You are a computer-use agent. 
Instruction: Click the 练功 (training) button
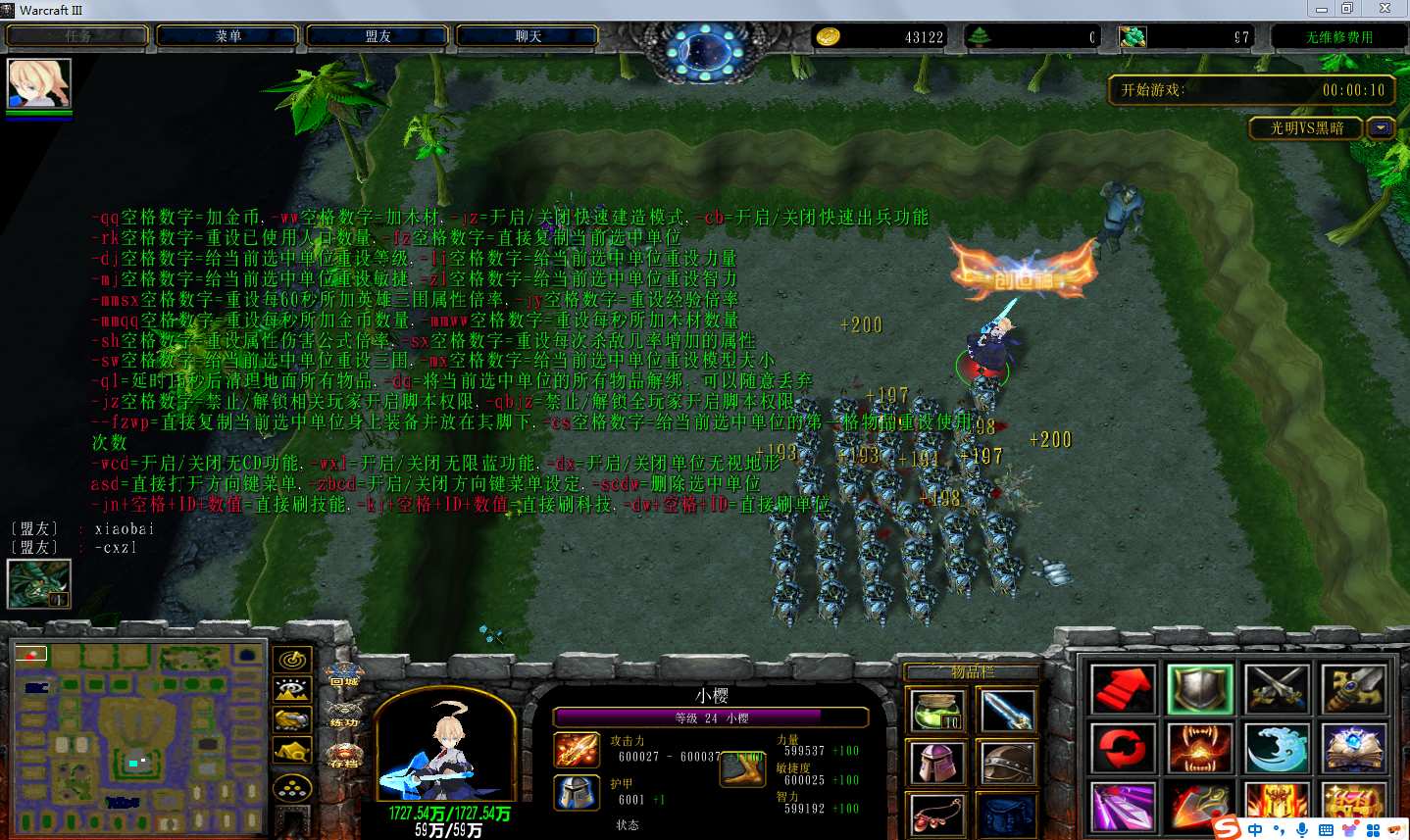(343, 715)
